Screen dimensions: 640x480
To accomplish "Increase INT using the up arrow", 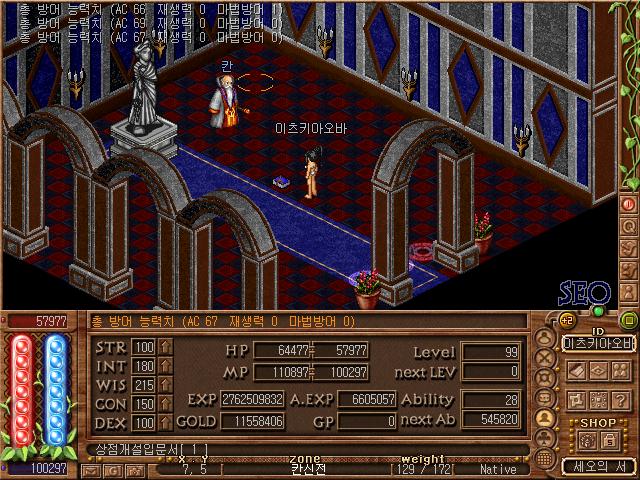I will tap(165, 366).
